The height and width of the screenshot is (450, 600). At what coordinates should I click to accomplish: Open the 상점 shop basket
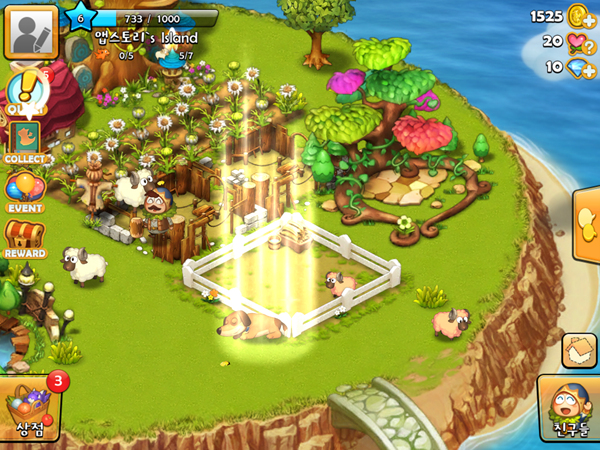pos(30,408)
